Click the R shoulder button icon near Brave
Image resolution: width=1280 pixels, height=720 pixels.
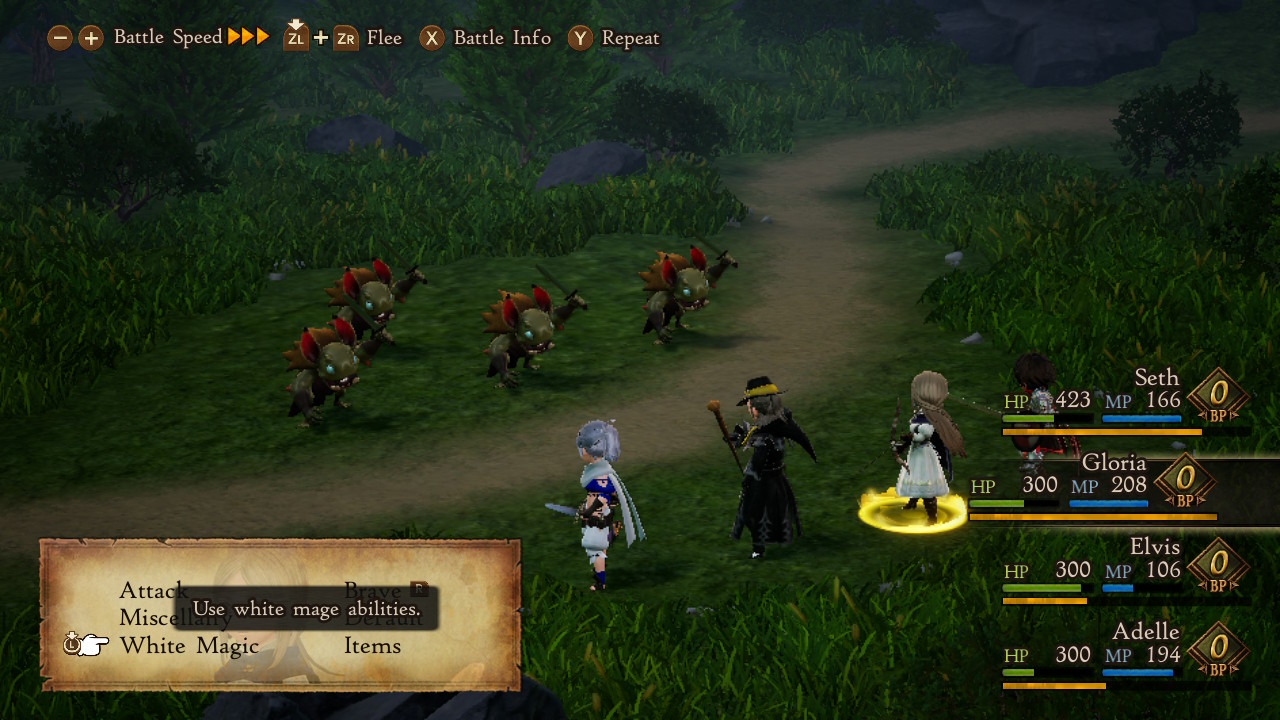(x=420, y=589)
